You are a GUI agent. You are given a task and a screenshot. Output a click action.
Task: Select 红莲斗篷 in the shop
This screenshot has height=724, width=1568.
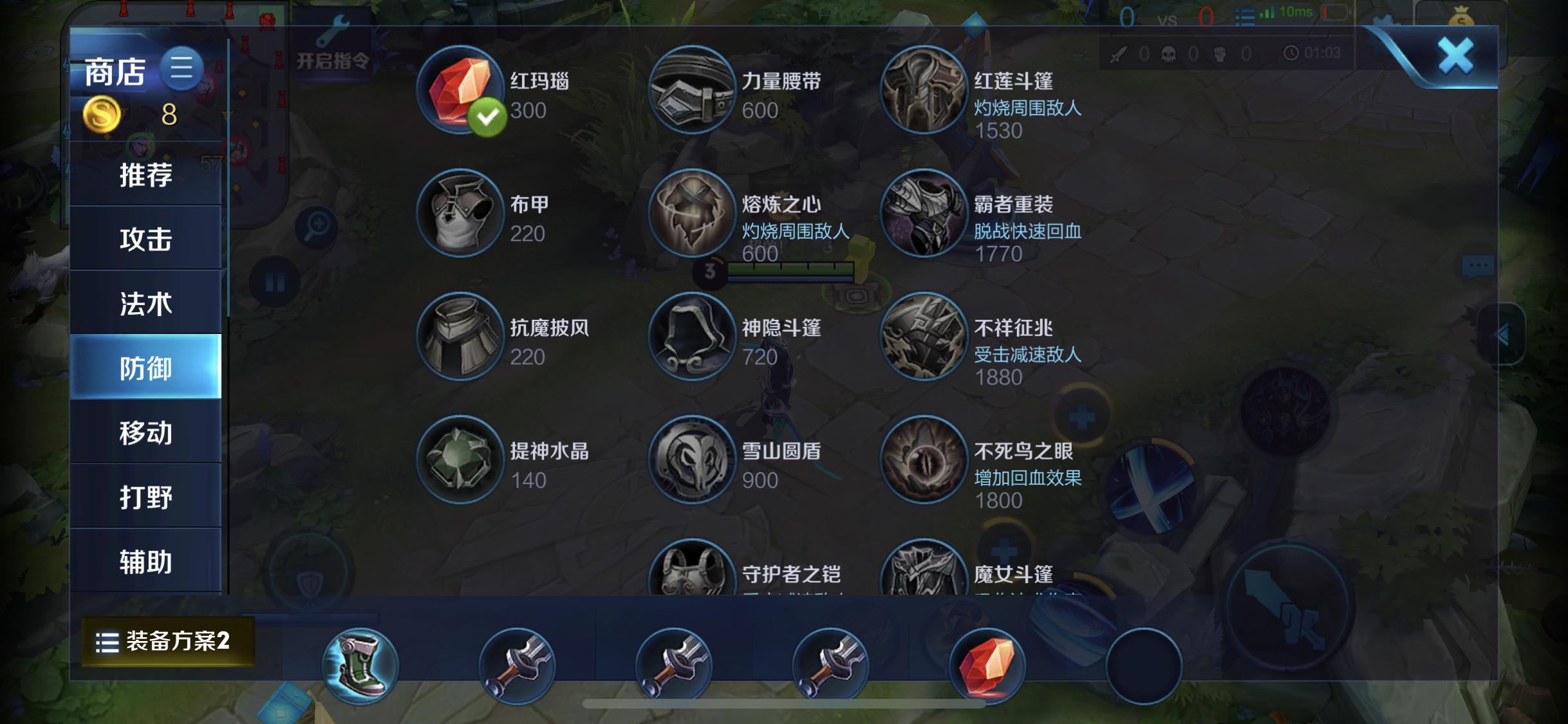[923, 90]
